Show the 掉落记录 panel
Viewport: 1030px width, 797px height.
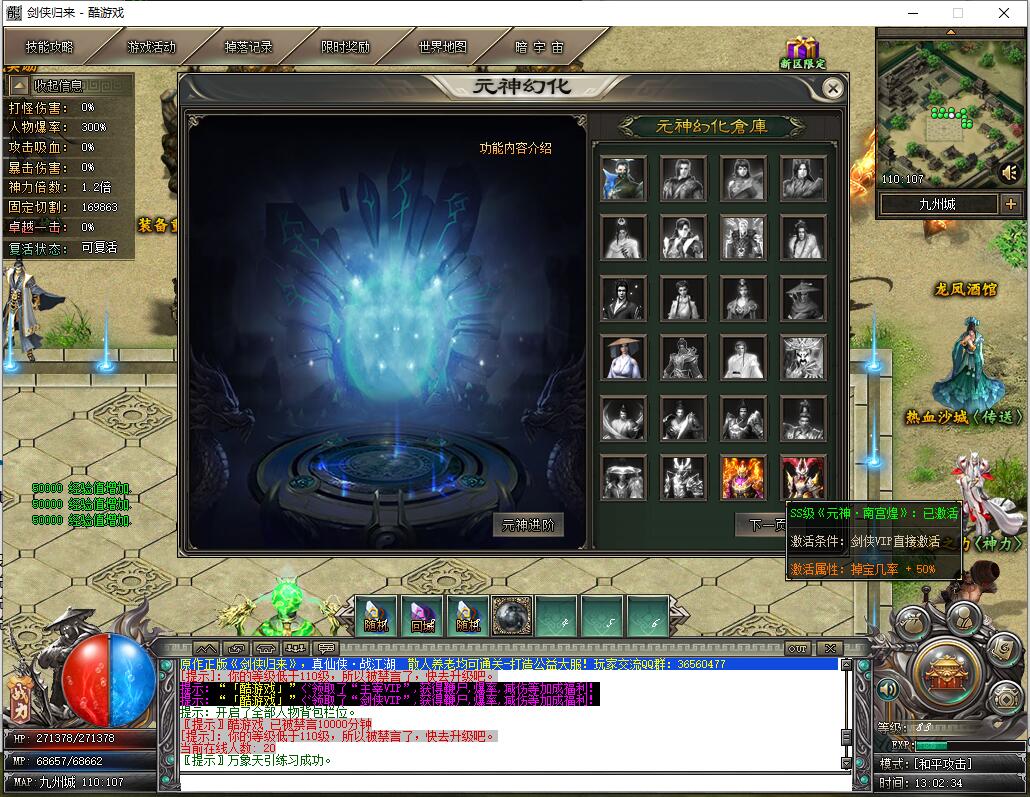[x=248, y=47]
